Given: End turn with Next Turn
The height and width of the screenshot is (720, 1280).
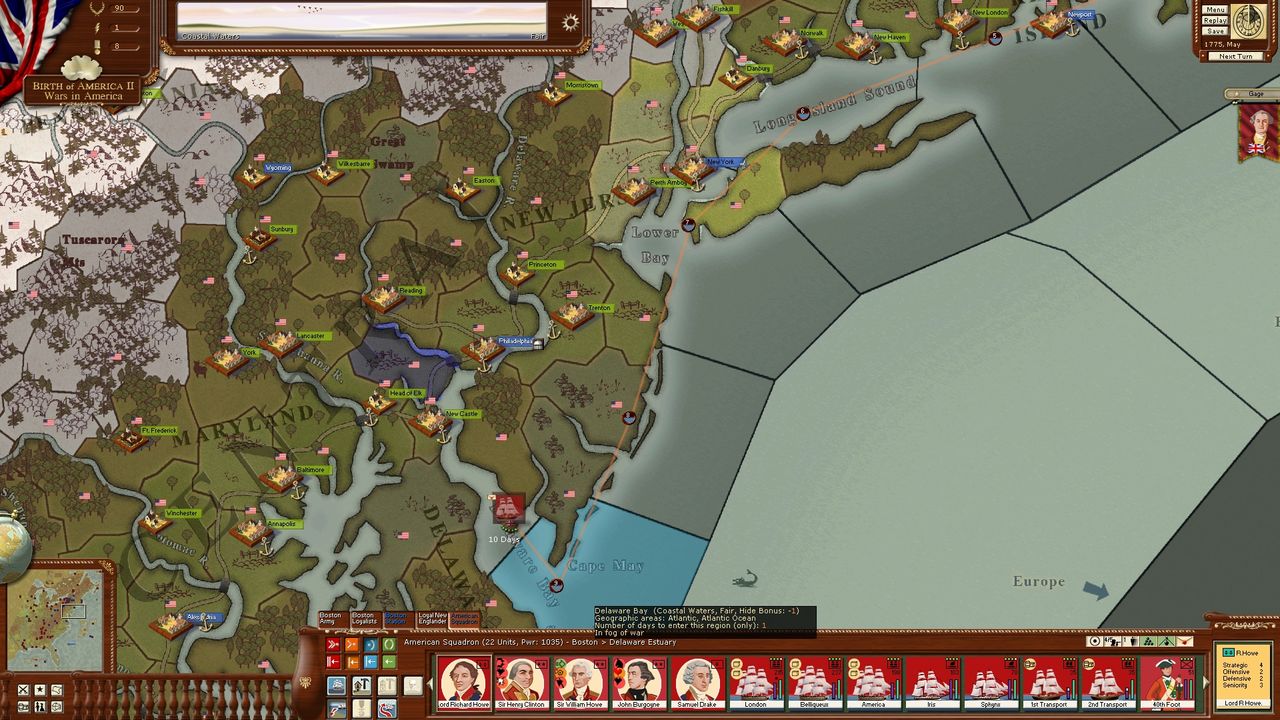Looking at the screenshot, I should (x=1236, y=56).
